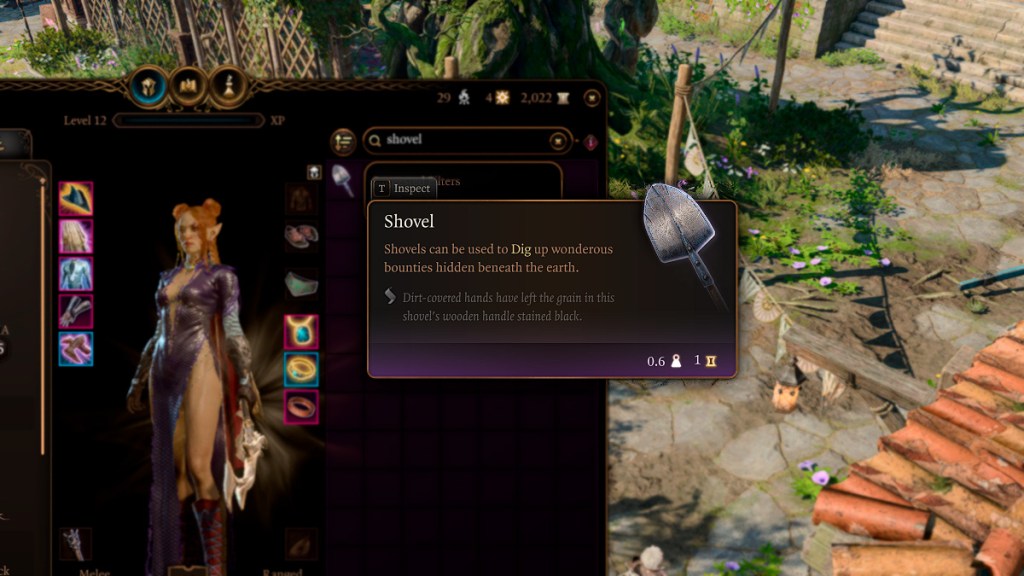Select the equipped hat slot
This screenshot has height=576, width=1024.
(76, 198)
